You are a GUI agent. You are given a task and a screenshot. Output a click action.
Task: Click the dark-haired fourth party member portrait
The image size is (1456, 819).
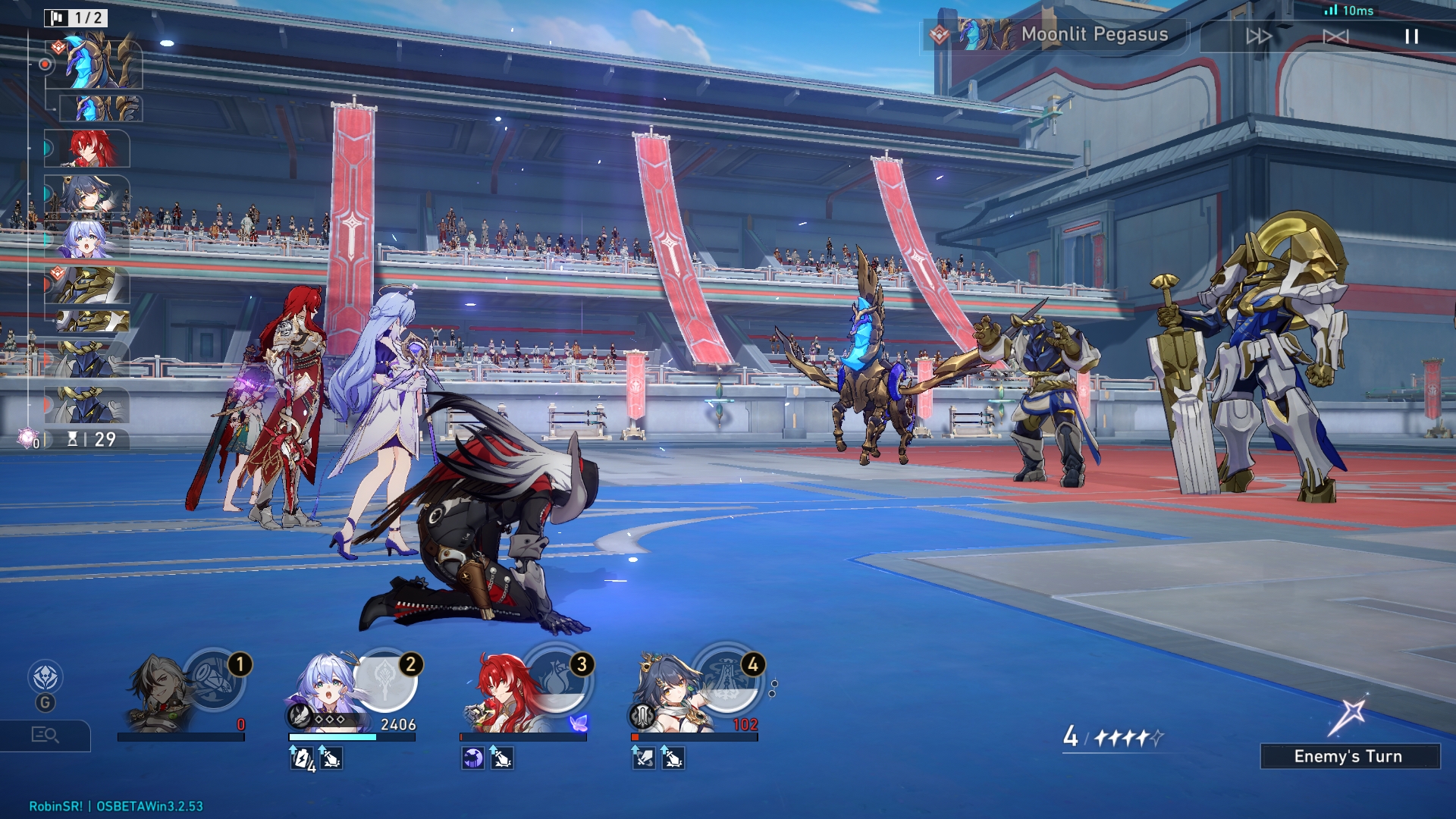click(x=667, y=690)
